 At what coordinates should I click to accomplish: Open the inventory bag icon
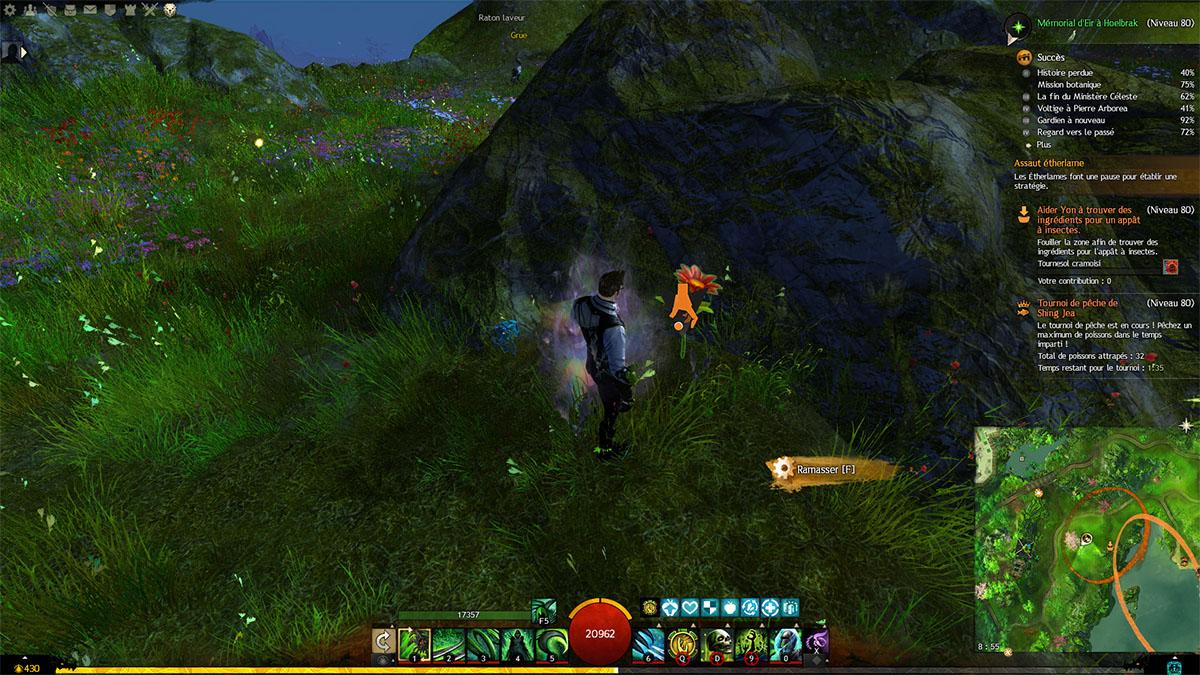pos(70,10)
